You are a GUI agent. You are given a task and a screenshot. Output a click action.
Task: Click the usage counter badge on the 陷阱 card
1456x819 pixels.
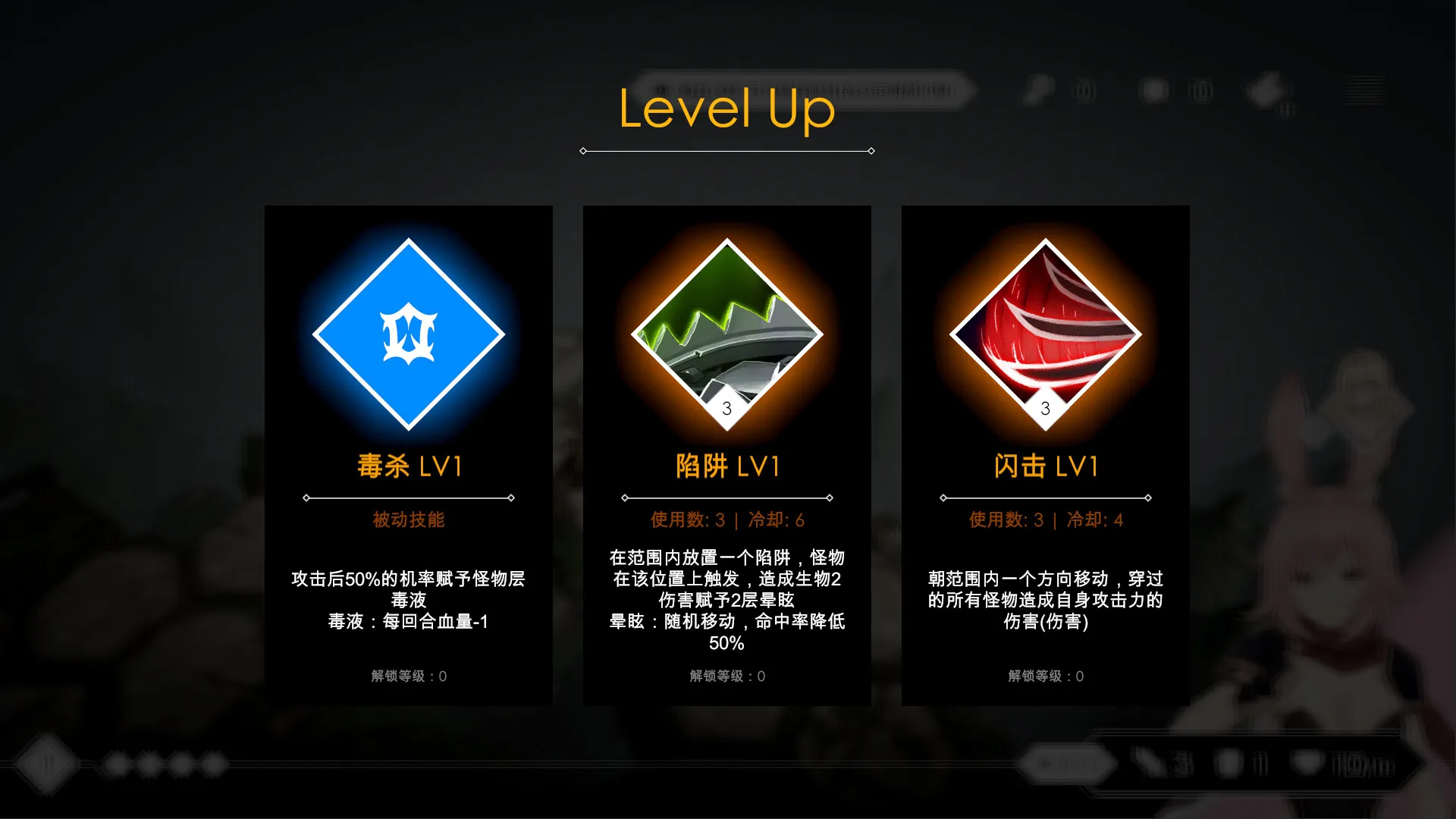pos(726,408)
